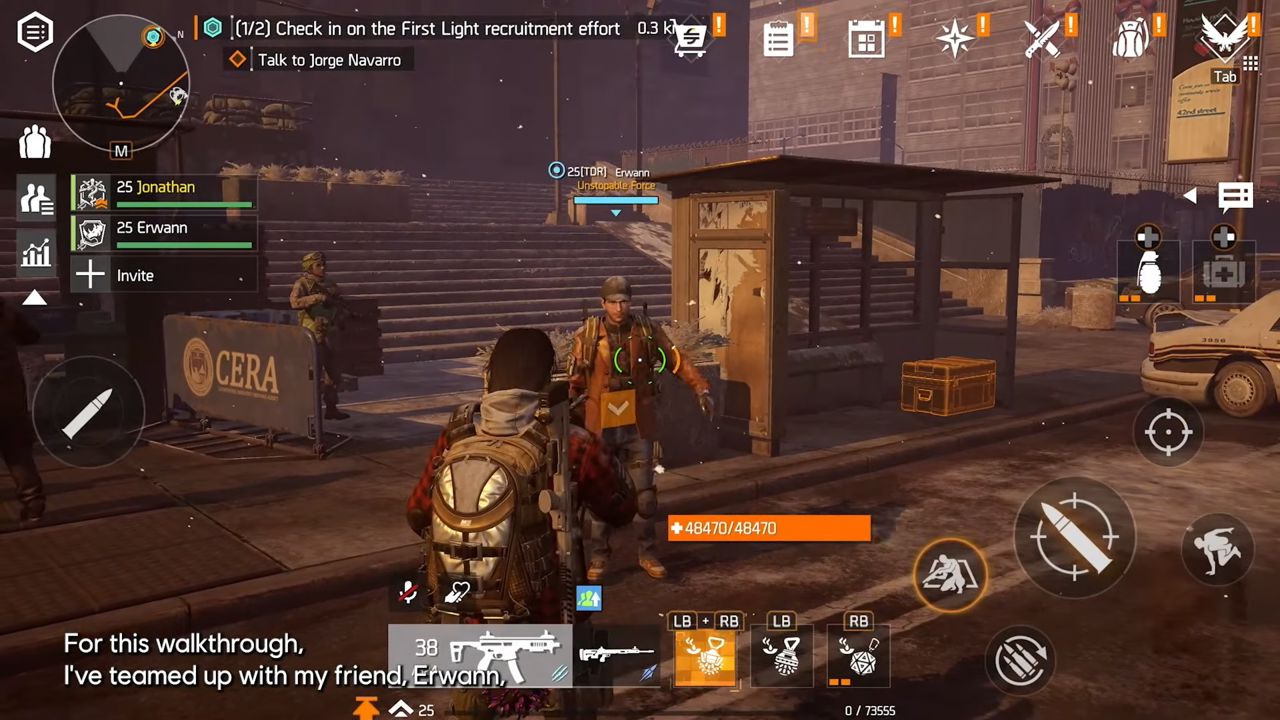Select the submachine gun weapon slot
This screenshot has width=1280, height=720.
(480, 655)
